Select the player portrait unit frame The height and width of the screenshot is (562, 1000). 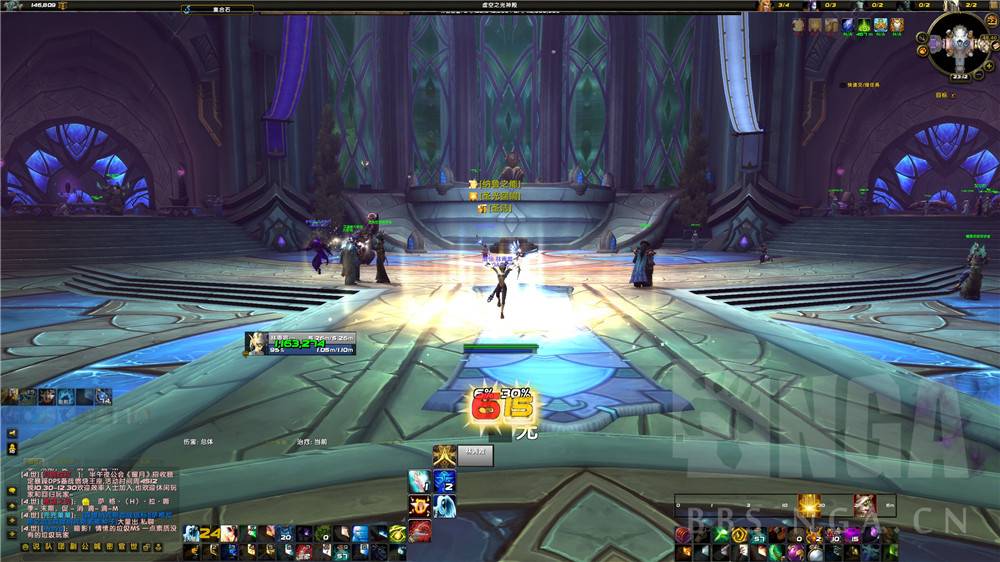point(257,343)
